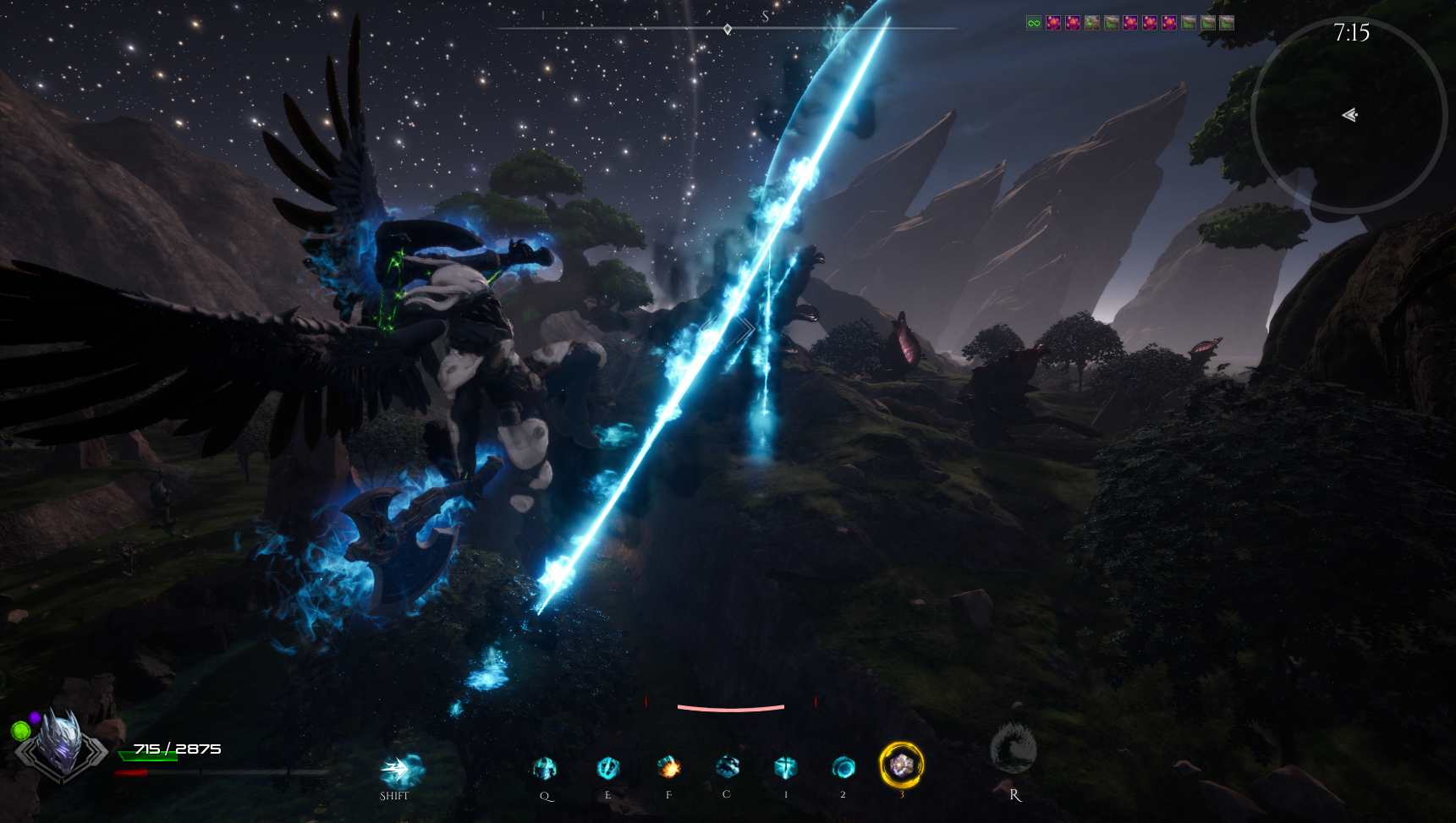
Task: Activate the ability icon above C
Action: pyautogui.click(x=727, y=767)
